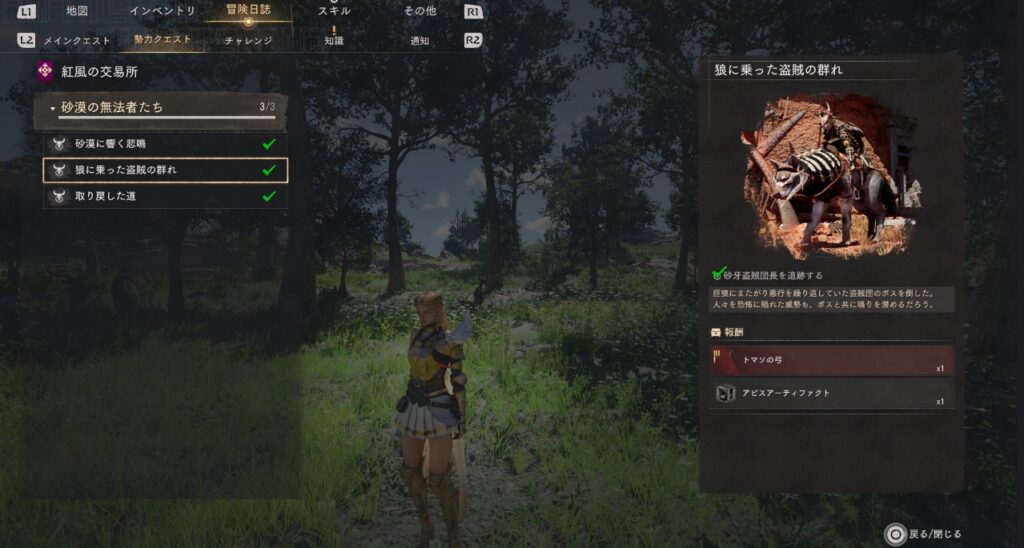Open the 地図 map tab
Screen dimensions: 1024x548
pyautogui.click(x=77, y=11)
